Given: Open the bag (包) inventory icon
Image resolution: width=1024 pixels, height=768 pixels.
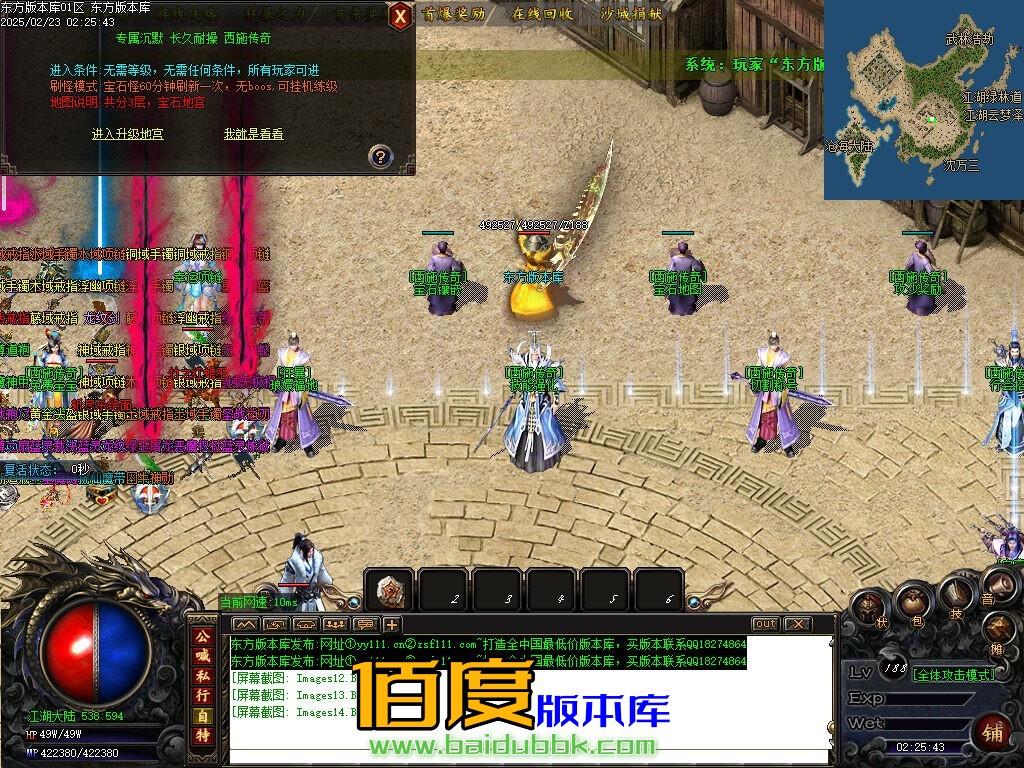Looking at the screenshot, I should (x=912, y=601).
